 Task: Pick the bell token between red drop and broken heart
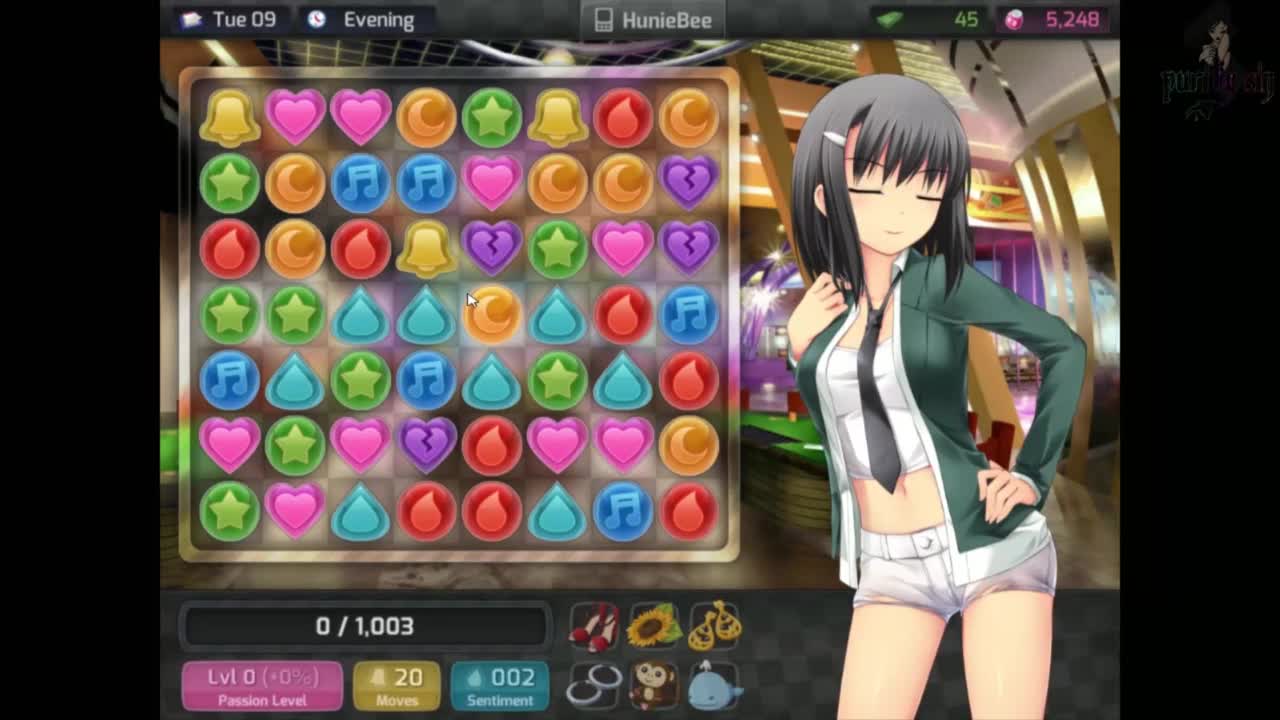[426, 248]
